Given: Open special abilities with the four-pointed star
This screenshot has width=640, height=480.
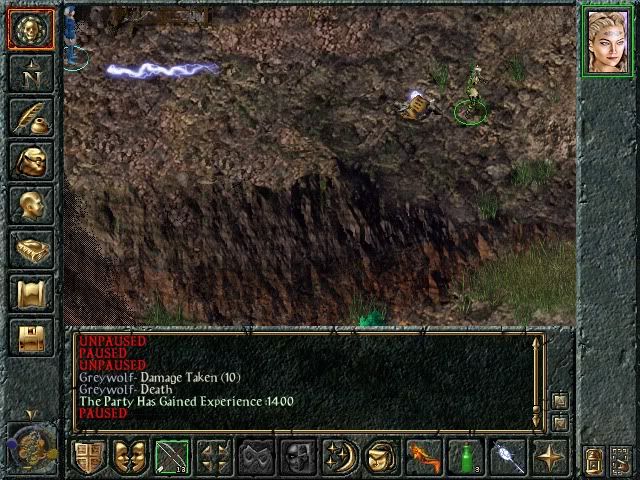Looking at the screenshot, I should tap(549, 458).
